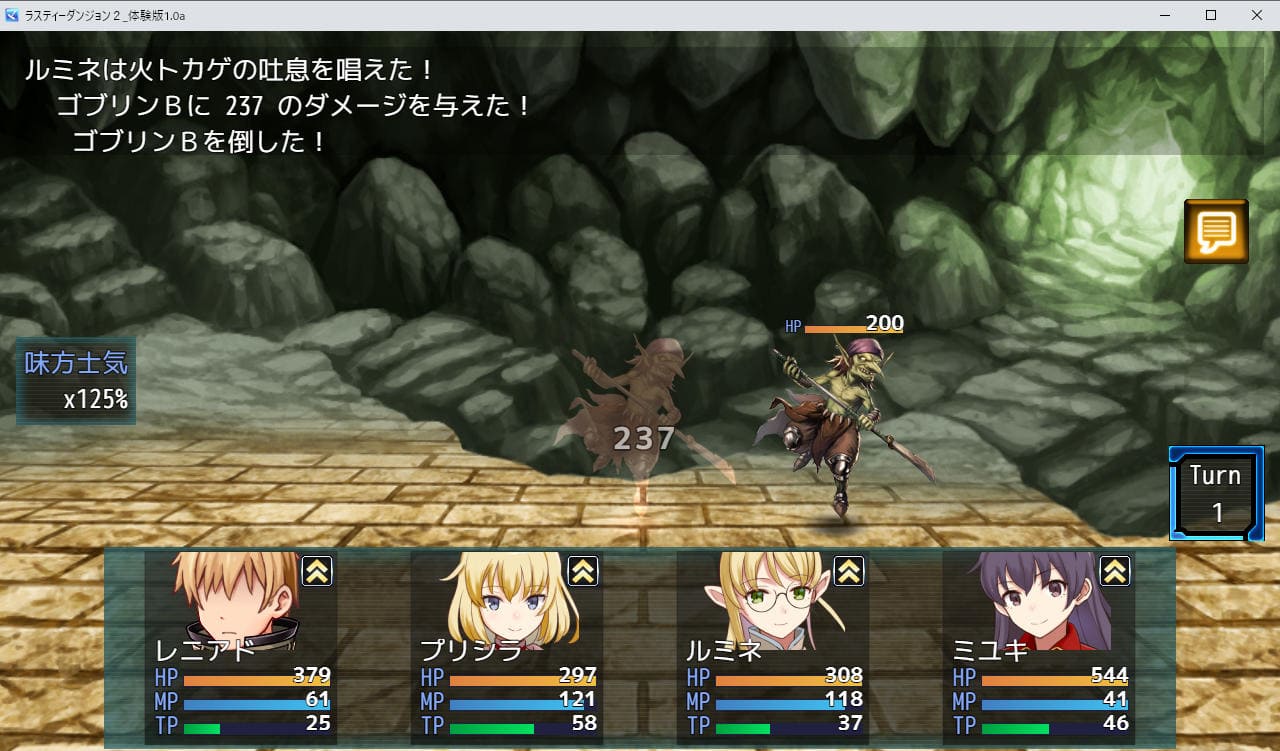Close the game window
This screenshot has width=1280, height=751.
tap(1256, 15)
